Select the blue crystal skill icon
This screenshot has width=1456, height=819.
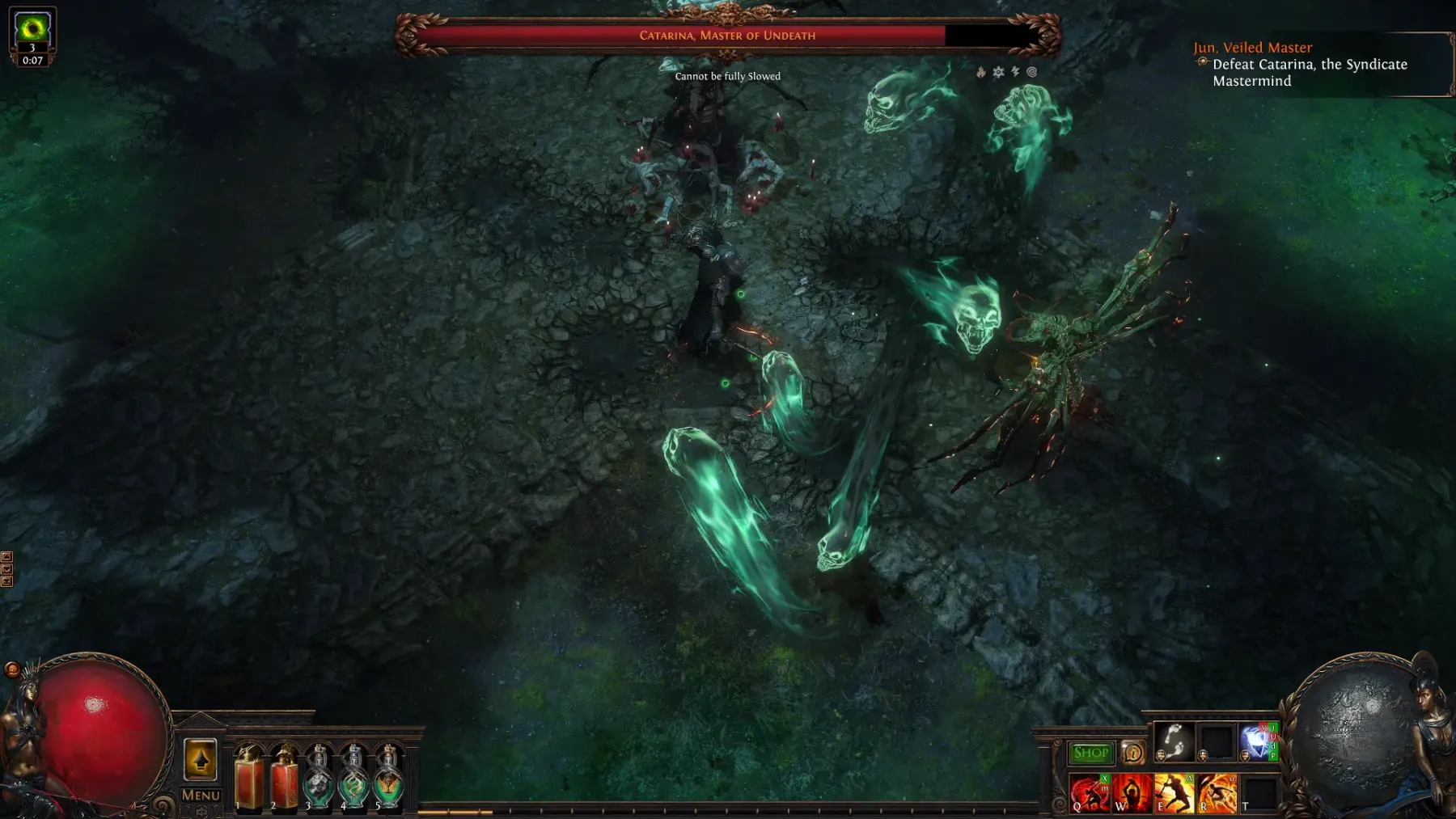tap(1258, 741)
